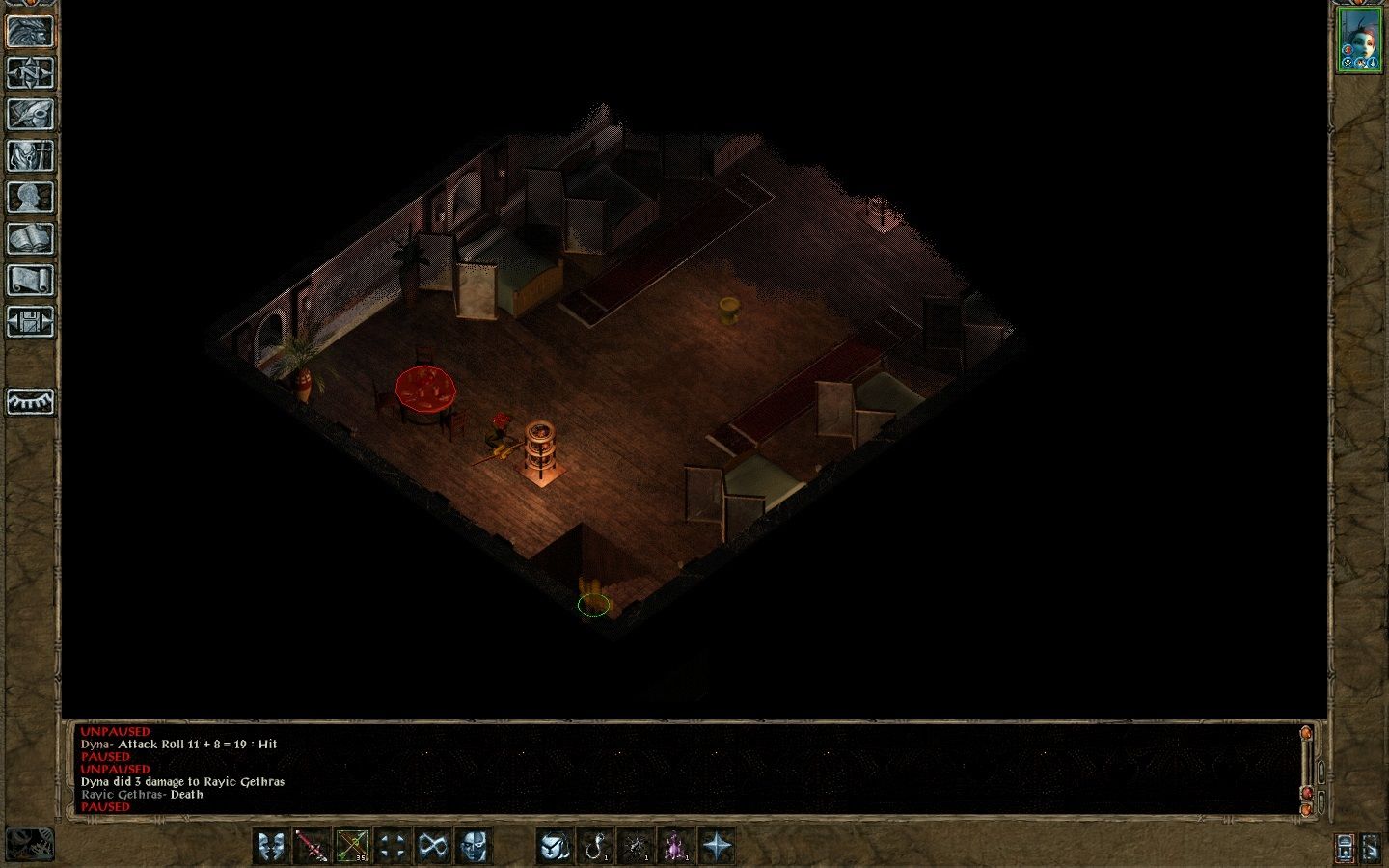Open special abilities with the star icon
Screen dimensions: 1389x868
717,847
